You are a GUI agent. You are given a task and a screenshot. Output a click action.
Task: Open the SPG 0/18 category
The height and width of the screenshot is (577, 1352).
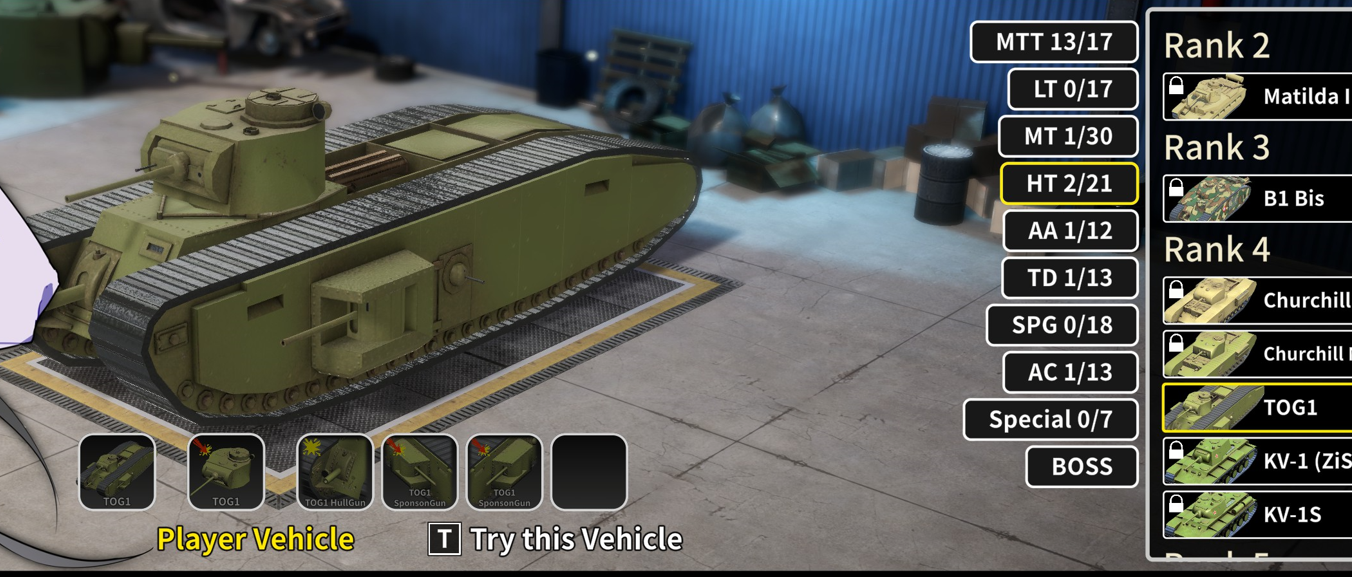[x=1062, y=325]
